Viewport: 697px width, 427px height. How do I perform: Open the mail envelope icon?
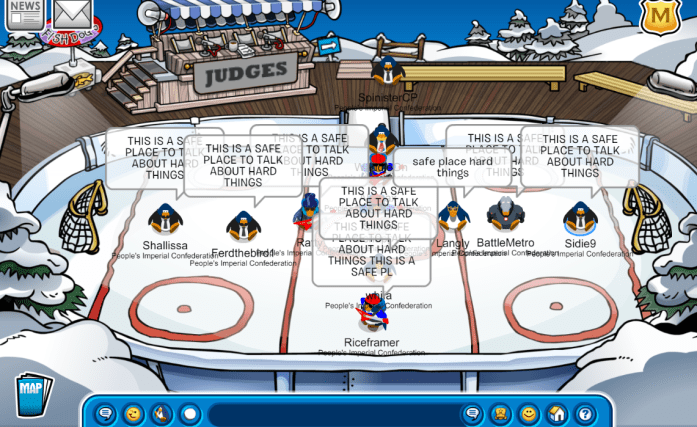pyautogui.click(x=73, y=13)
